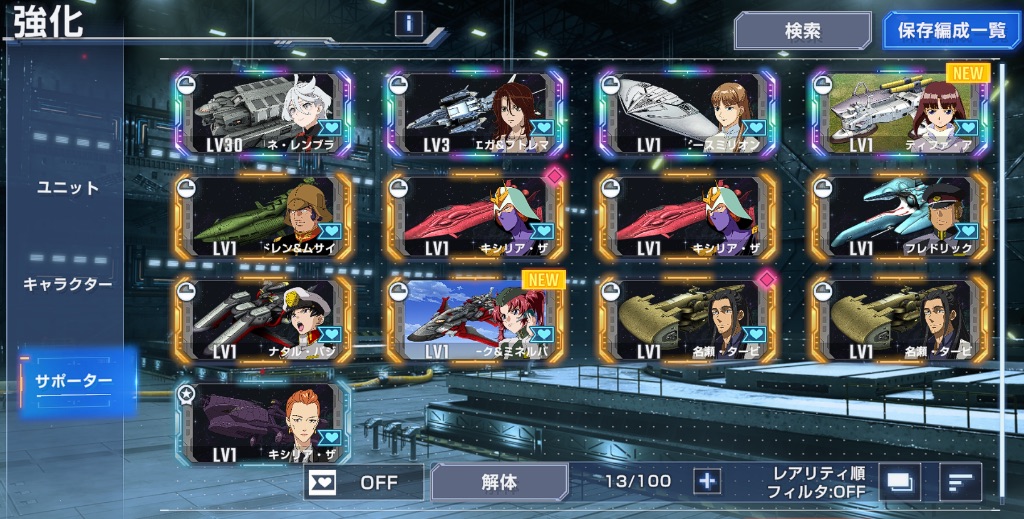Select the LV30 white-haired supporter card
This screenshot has height=519, width=1024.
[262, 112]
